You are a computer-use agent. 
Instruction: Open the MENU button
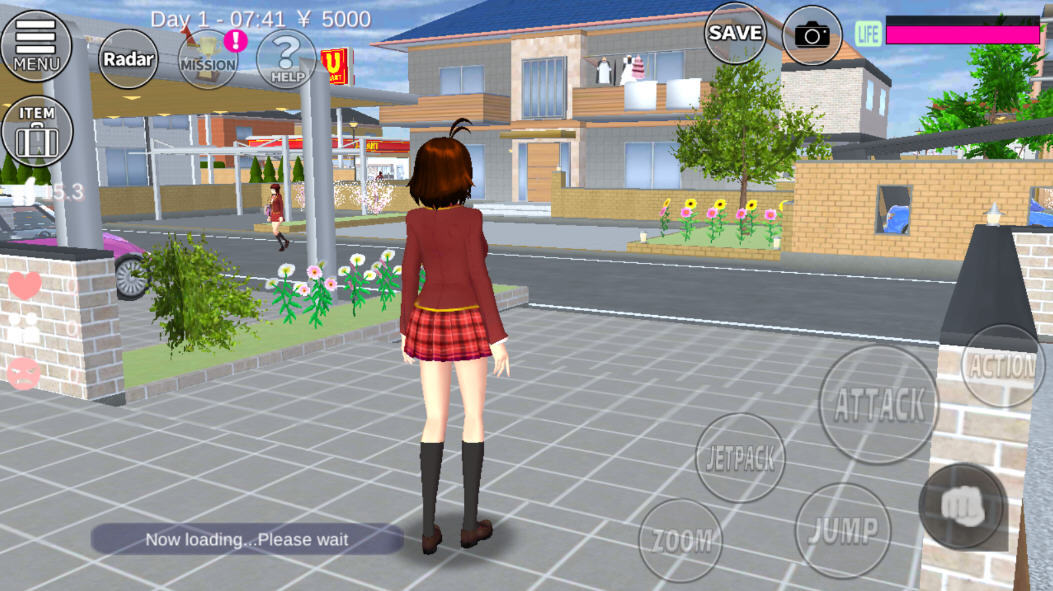coord(36,45)
